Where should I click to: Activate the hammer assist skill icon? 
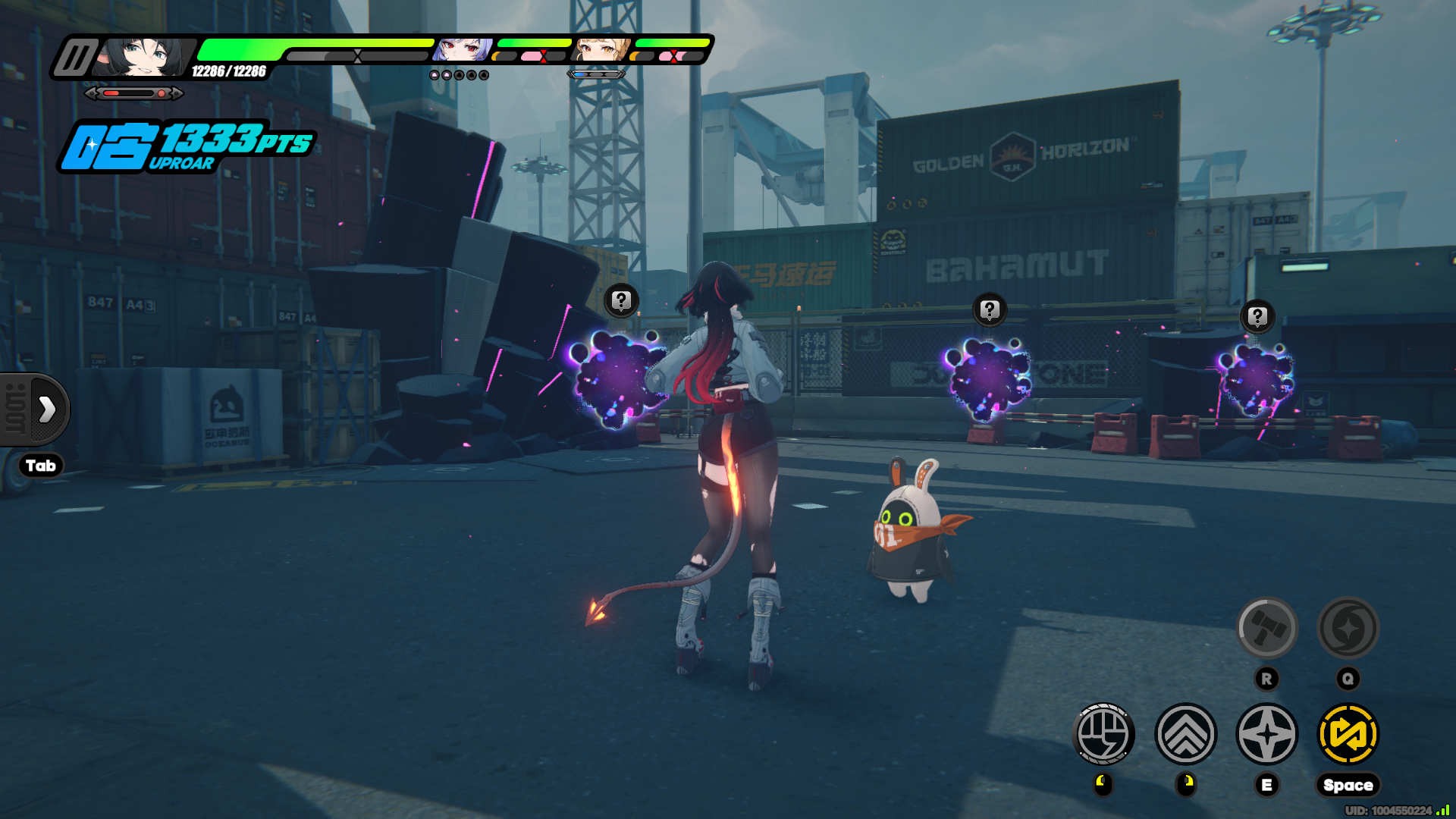(1266, 628)
